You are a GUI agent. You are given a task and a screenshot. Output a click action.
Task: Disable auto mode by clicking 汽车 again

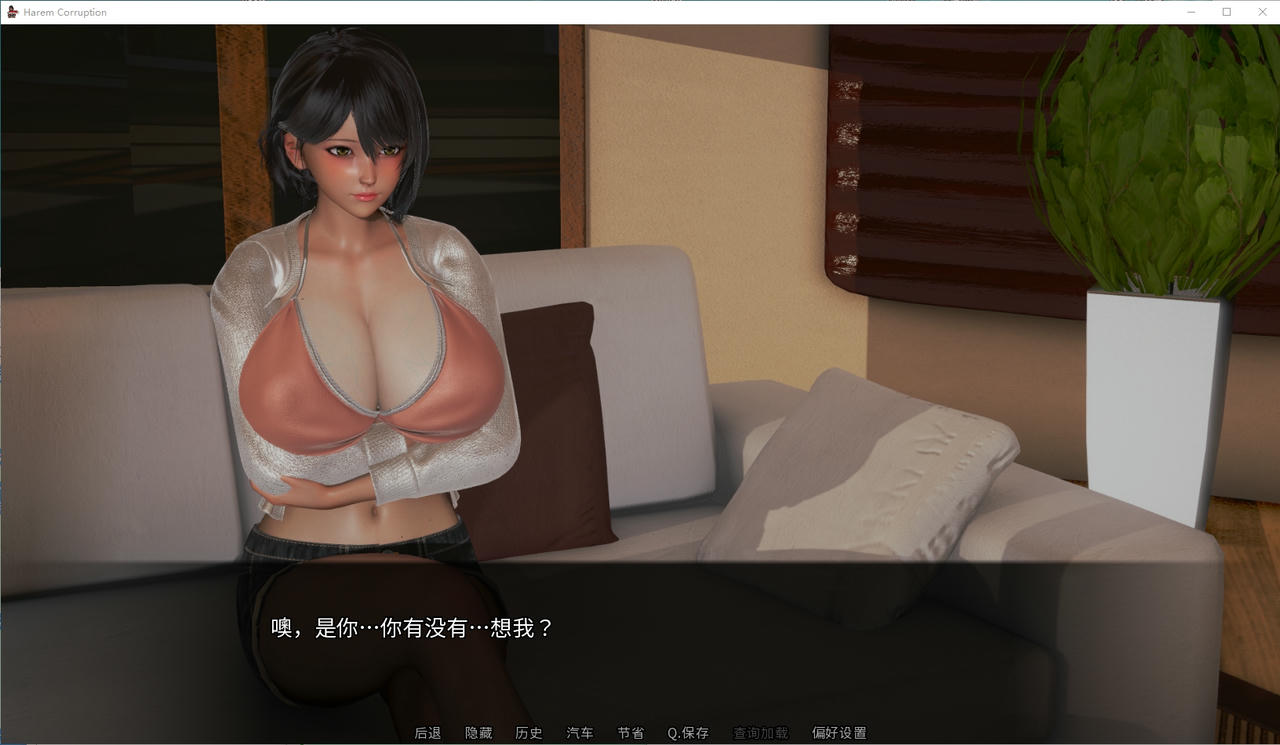(x=579, y=732)
